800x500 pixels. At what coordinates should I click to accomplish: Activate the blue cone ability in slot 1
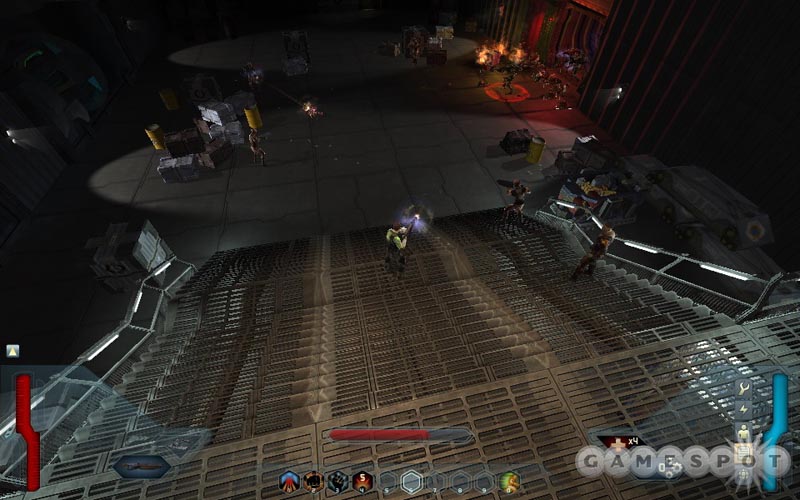[290, 481]
